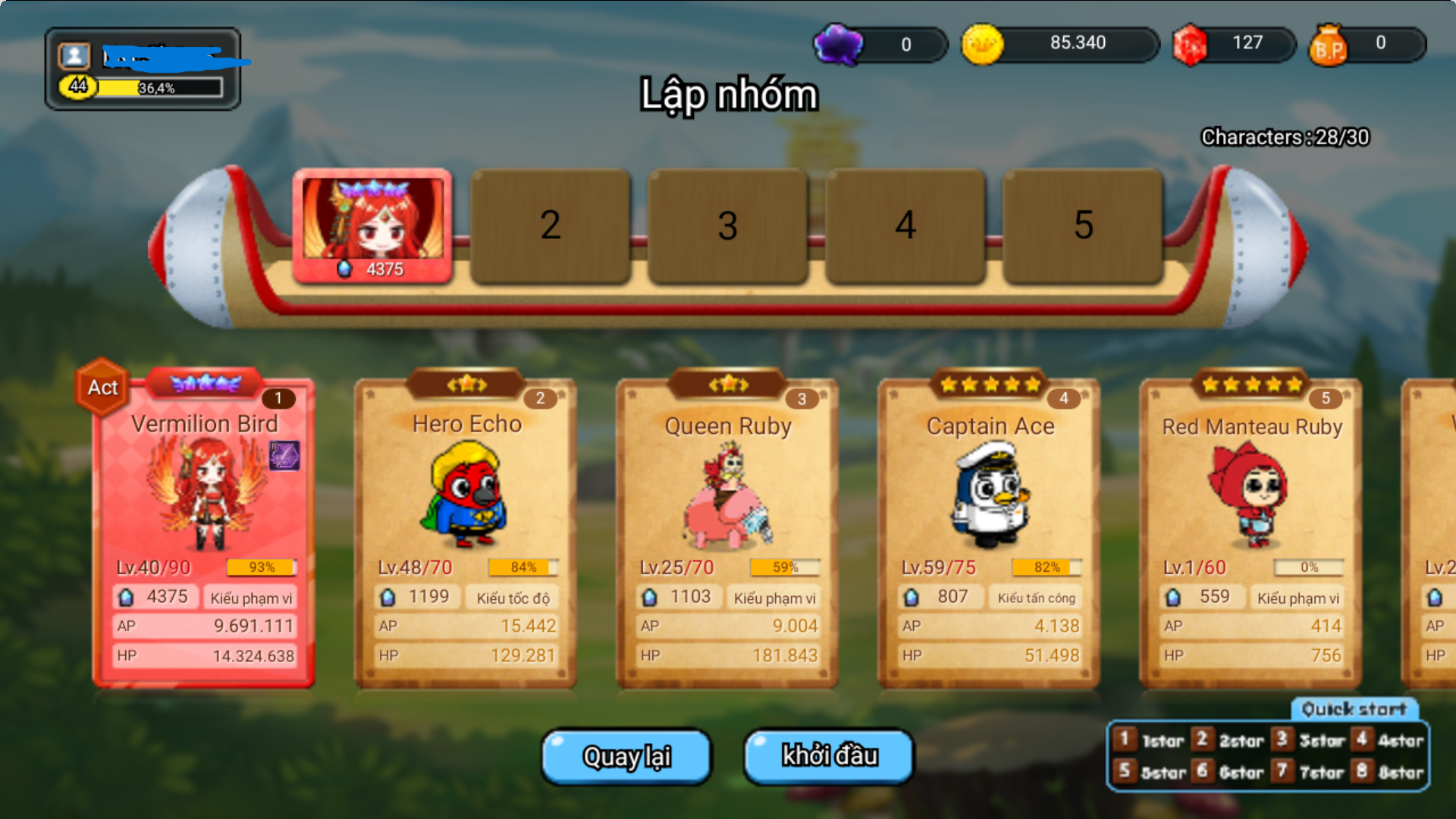Go back with Quay lại button
This screenshot has height=819, width=1456.
(x=626, y=756)
